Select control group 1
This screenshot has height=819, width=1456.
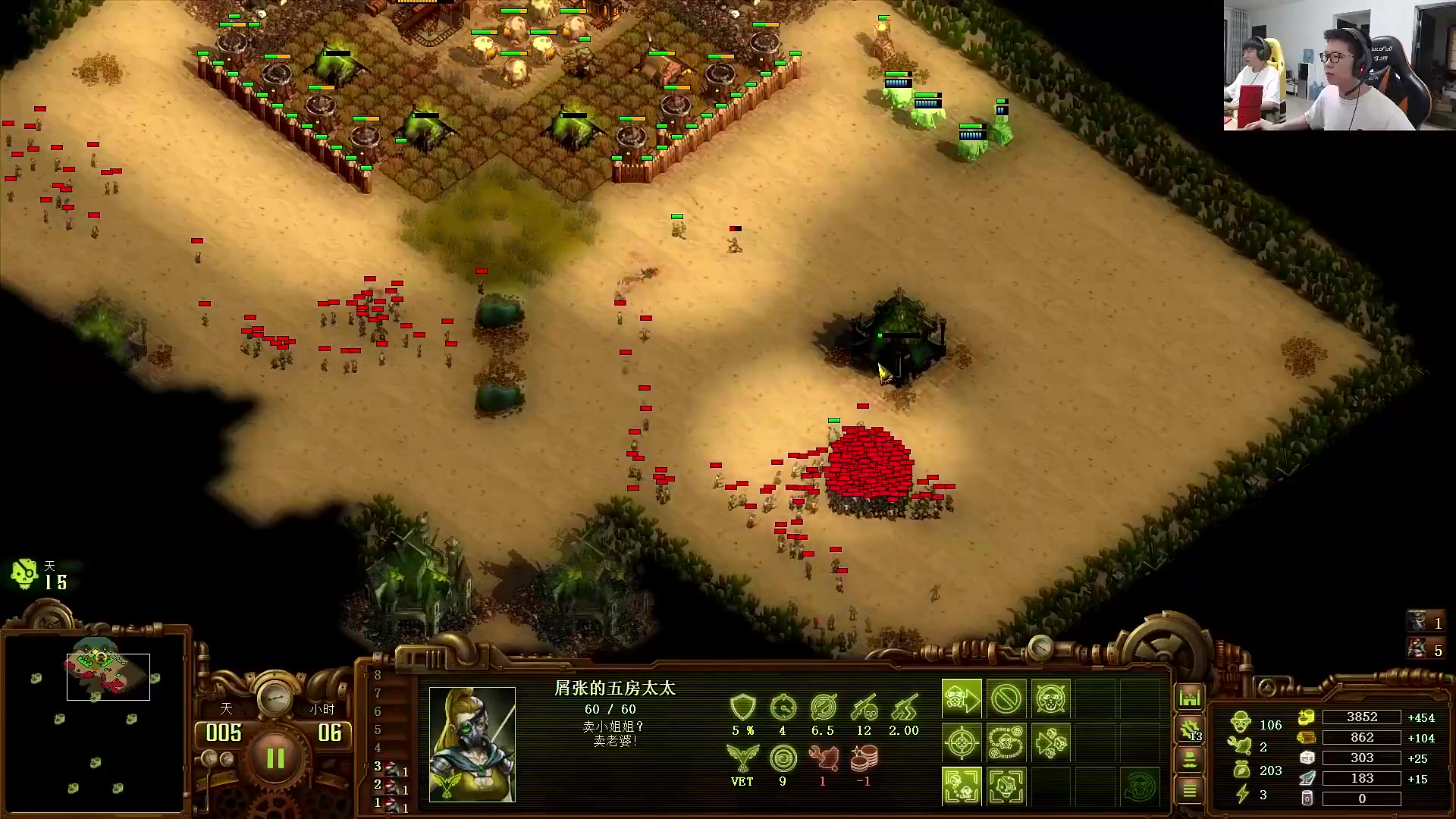(391, 805)
